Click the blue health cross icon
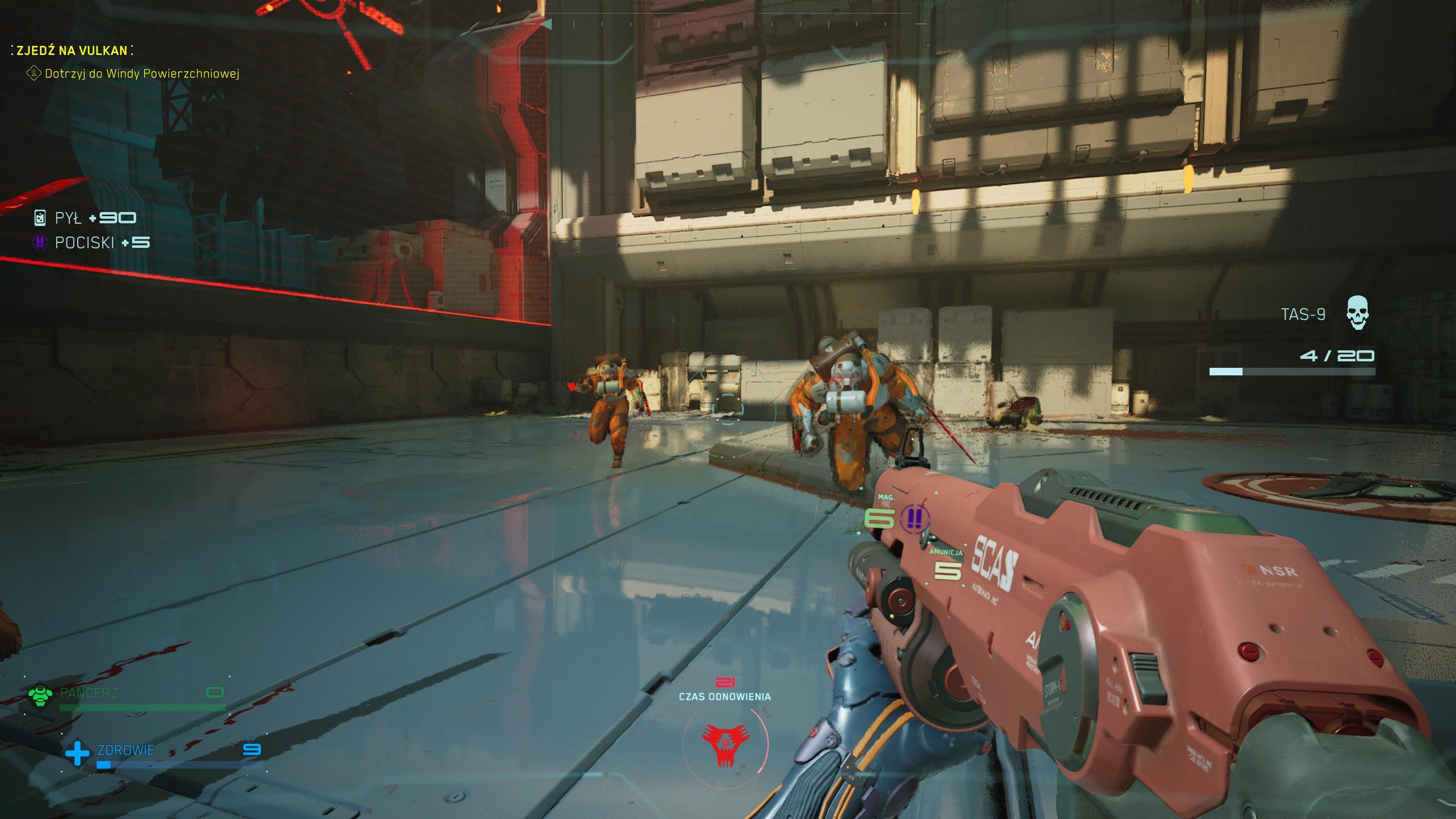 point(77,753)
